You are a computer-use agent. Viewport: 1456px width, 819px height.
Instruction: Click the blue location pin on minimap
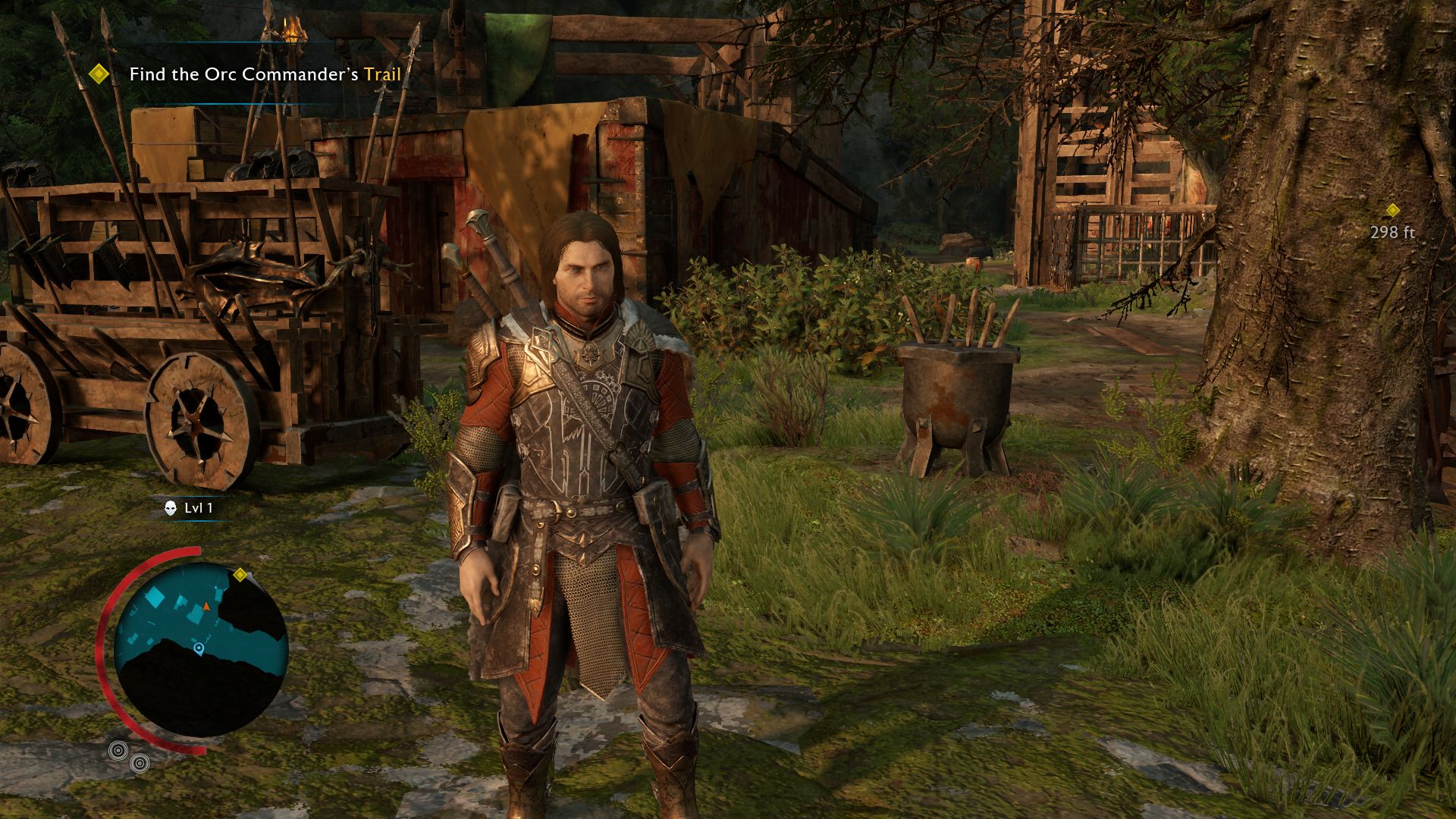(x=199, y=648)
